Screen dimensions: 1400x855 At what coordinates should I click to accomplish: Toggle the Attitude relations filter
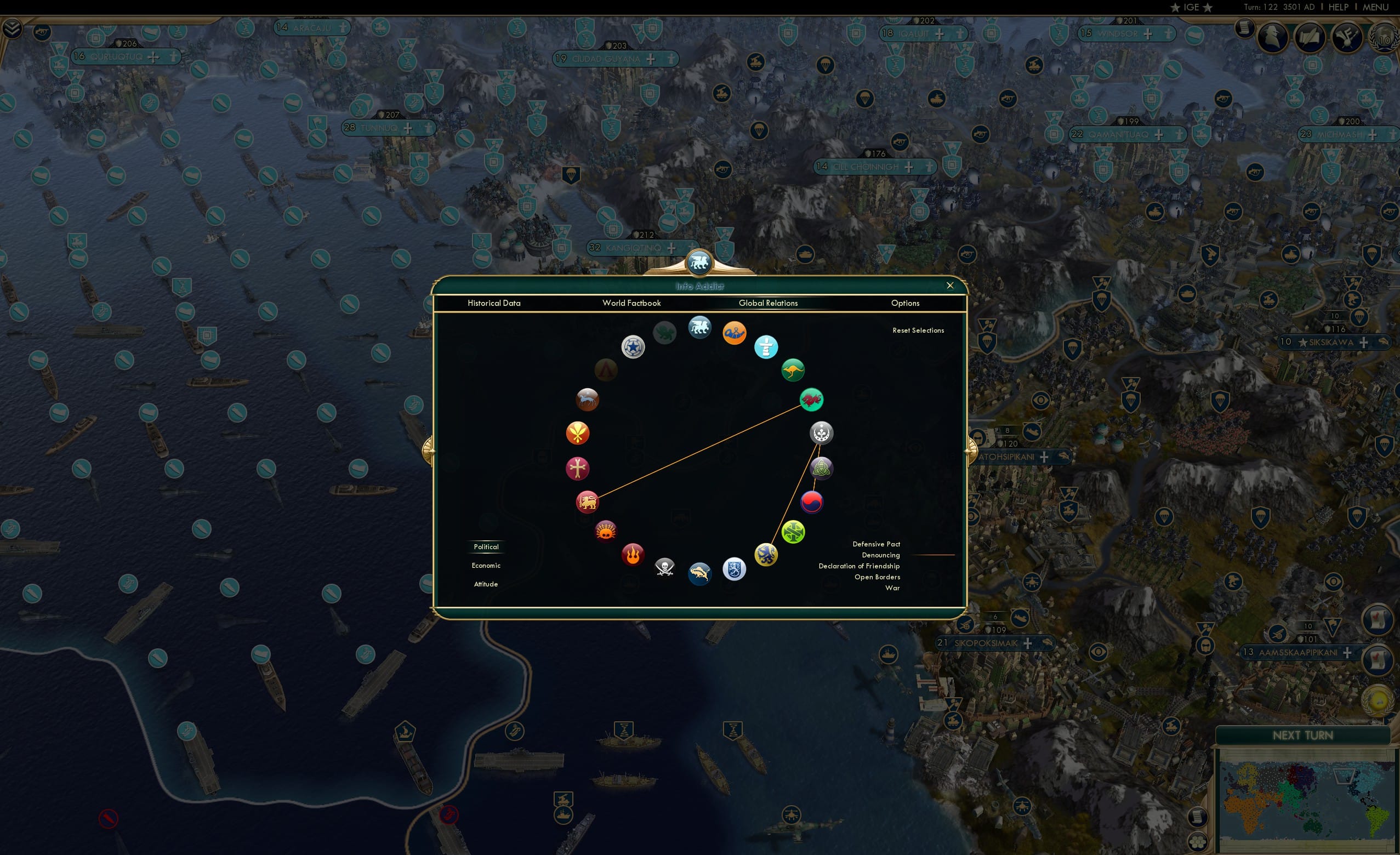click(x=486, y=584)
